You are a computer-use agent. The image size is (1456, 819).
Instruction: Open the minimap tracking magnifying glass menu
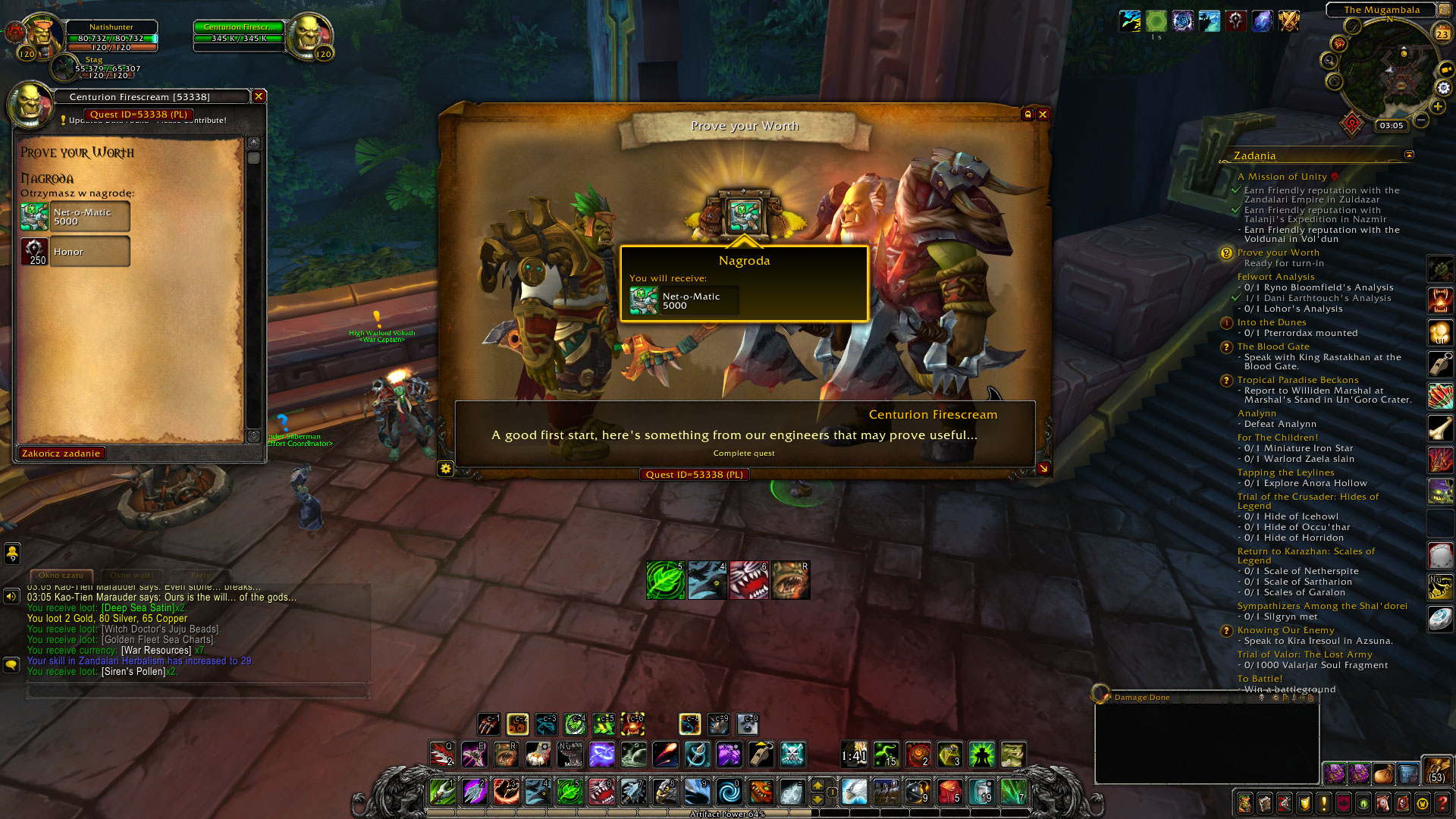[1329, 59]
